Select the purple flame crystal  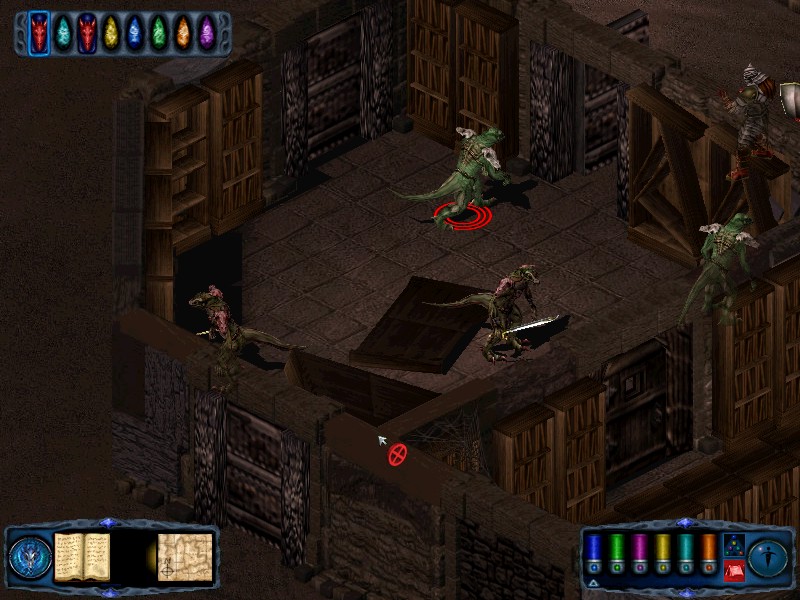tap(207, 33)
